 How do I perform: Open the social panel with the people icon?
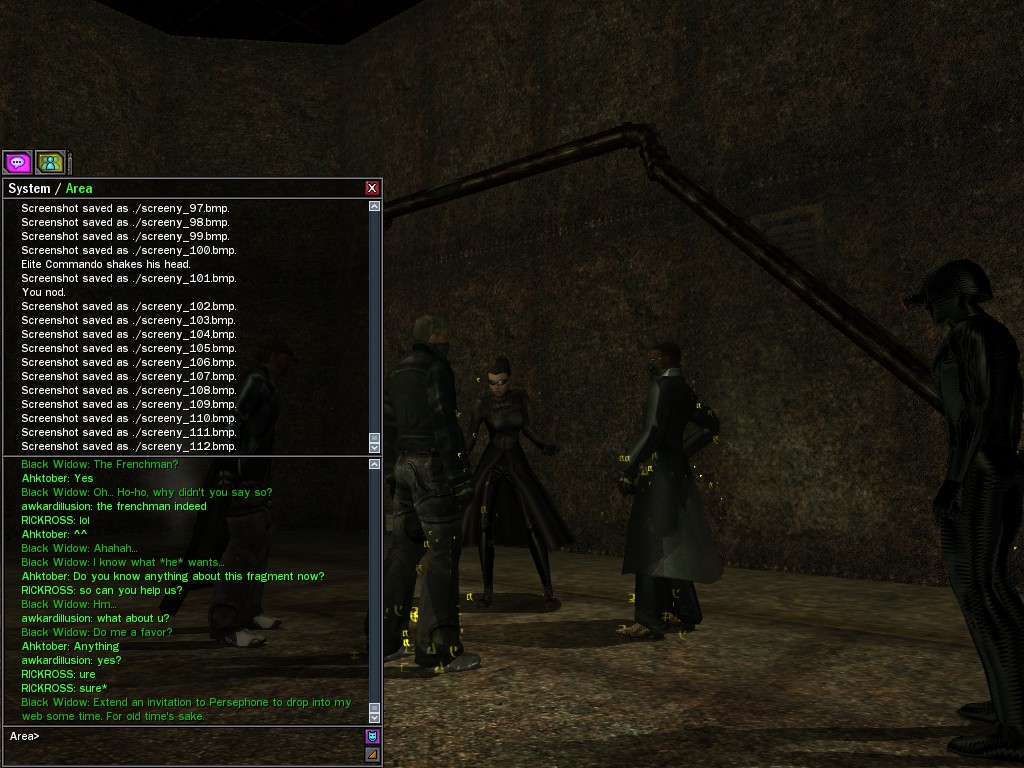(50, 162)
